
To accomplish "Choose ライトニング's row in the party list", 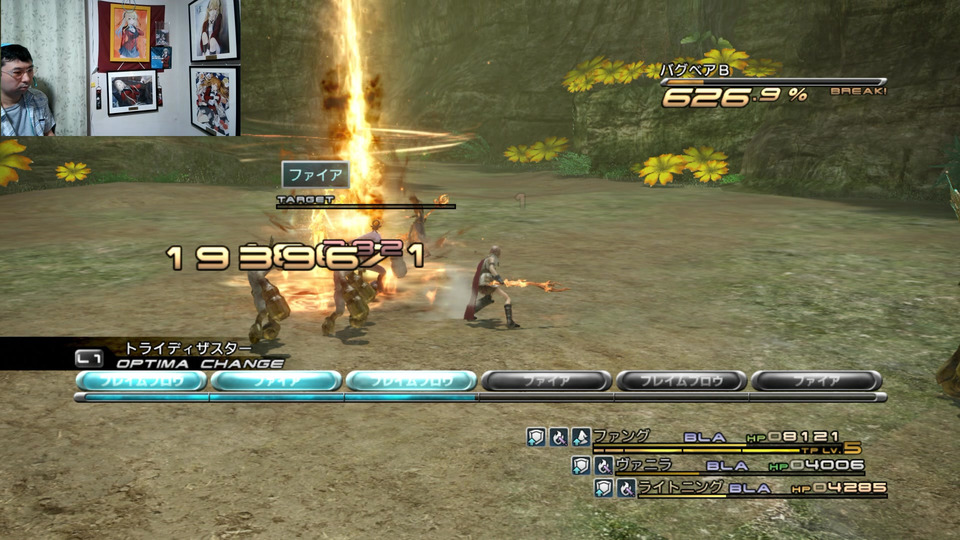I will pos(667,488).
